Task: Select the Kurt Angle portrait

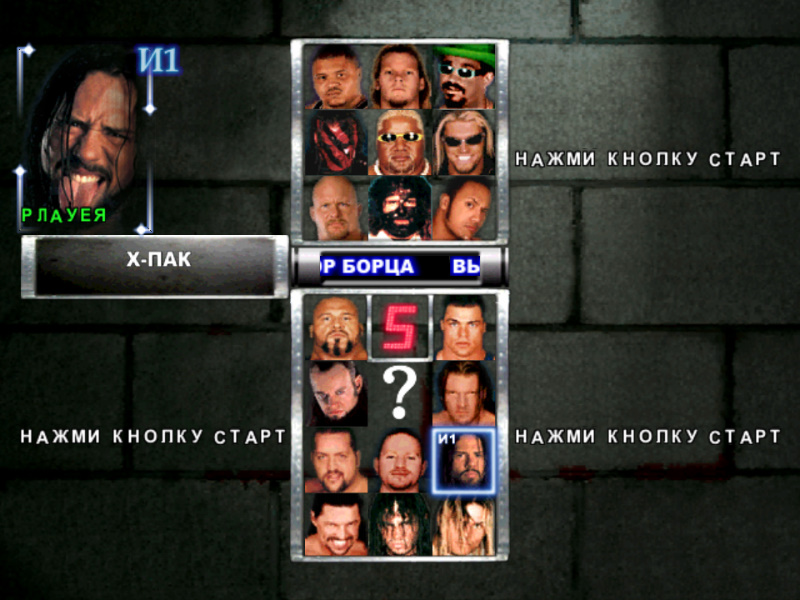Action: point(464,327)
